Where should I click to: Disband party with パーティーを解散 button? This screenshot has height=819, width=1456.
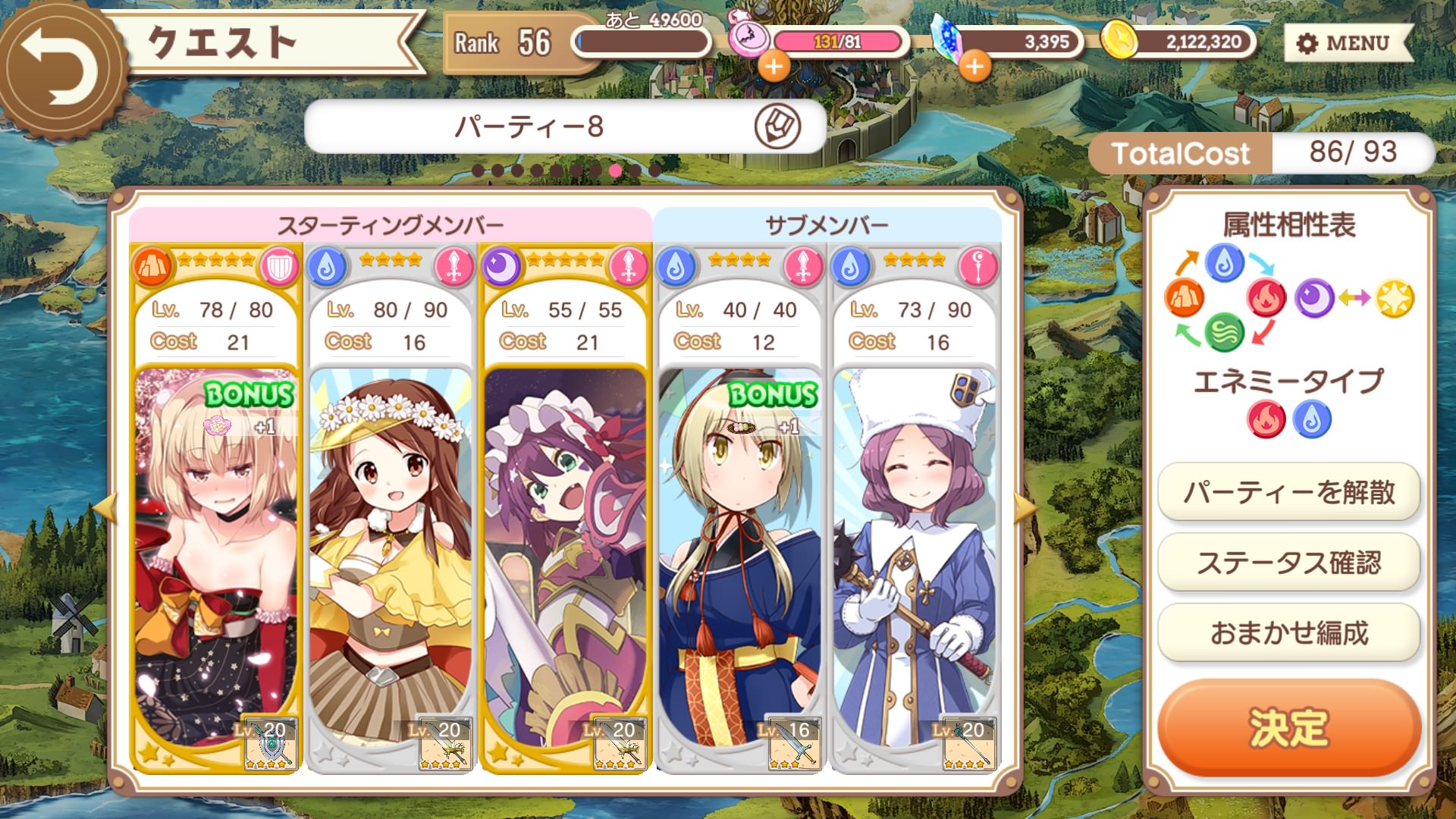1288,493
